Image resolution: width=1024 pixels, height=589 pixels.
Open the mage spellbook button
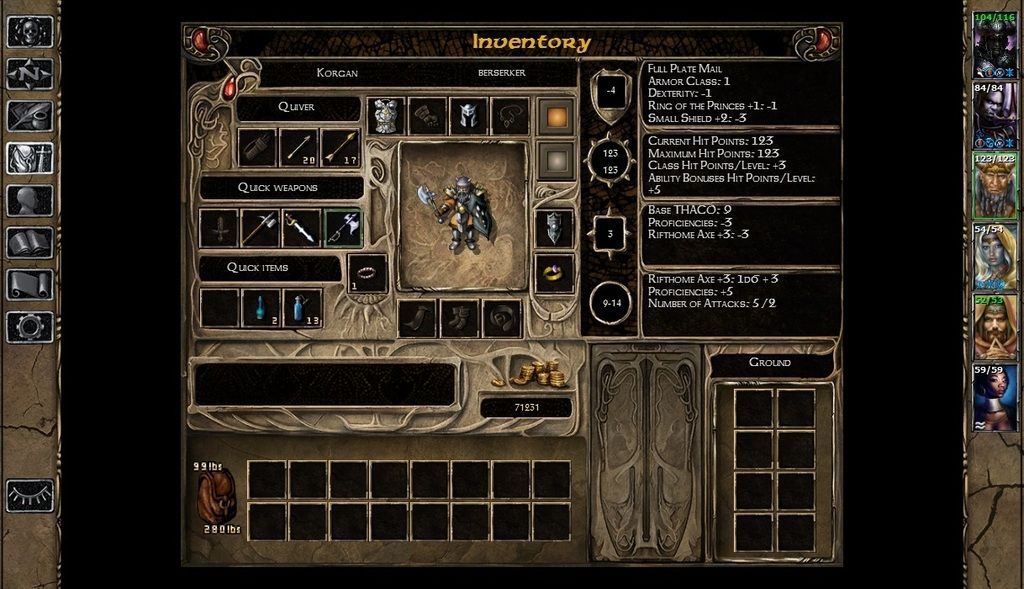click(x=30, y=242)
